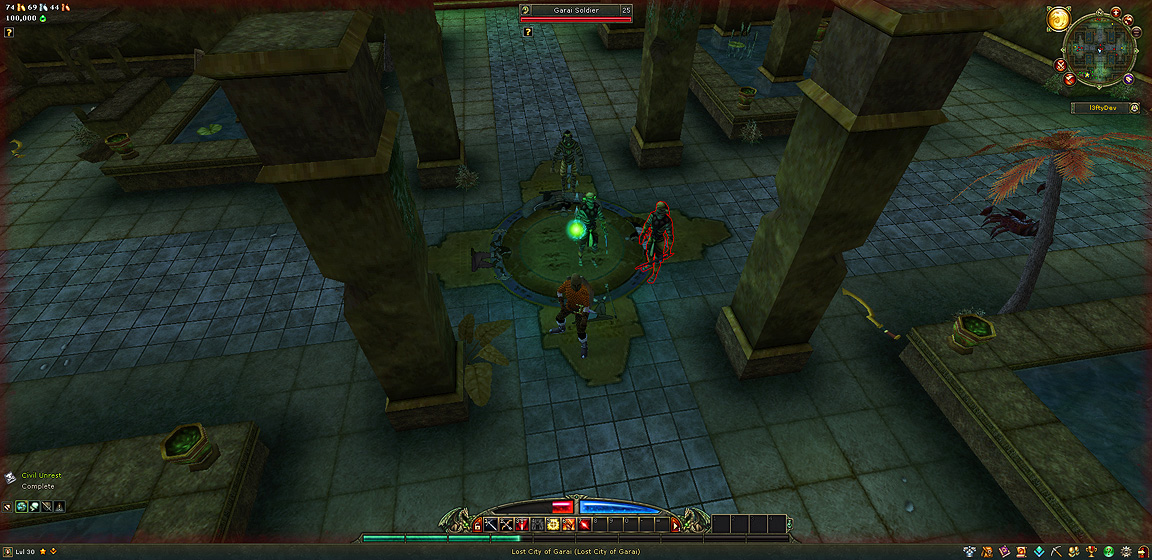Select the Garai Soldier target frame
Image resolution: width=1152 pixels, height=560 pixels.
click(576, 11)
